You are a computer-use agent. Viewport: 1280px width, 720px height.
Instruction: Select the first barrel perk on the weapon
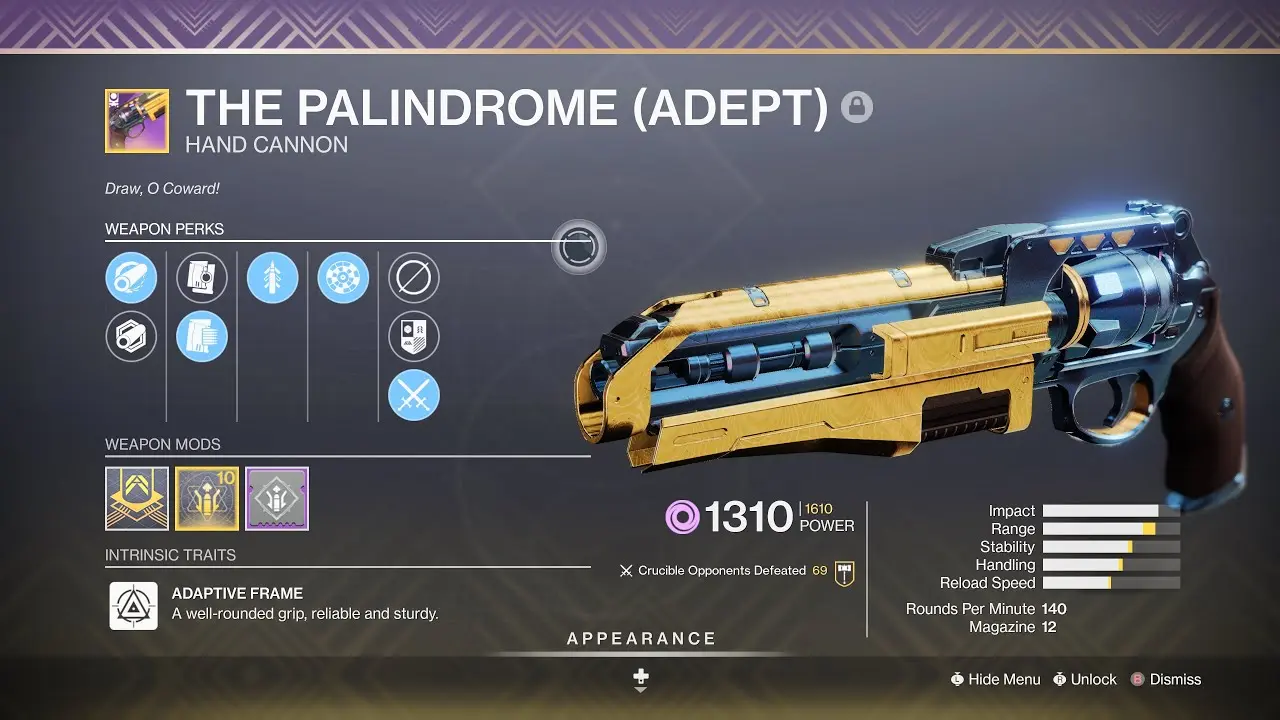tap(131, 278)
